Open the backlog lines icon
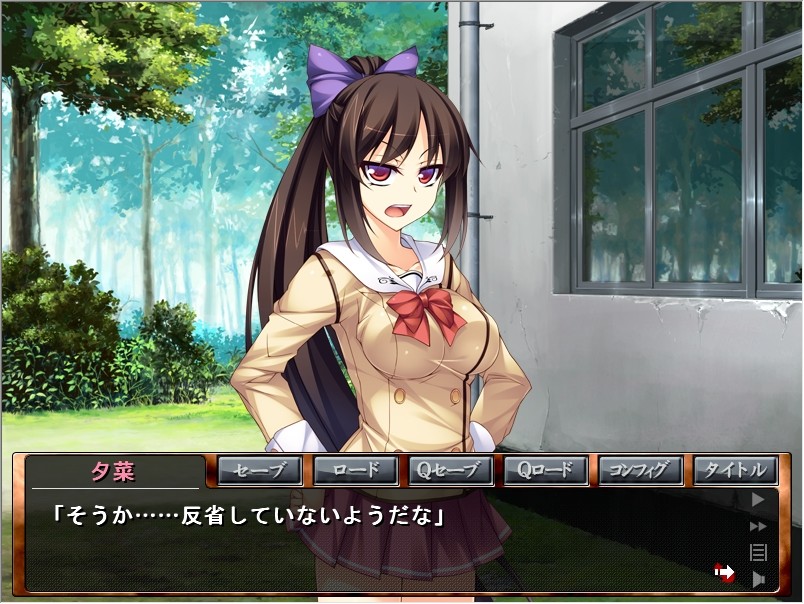 758,552
